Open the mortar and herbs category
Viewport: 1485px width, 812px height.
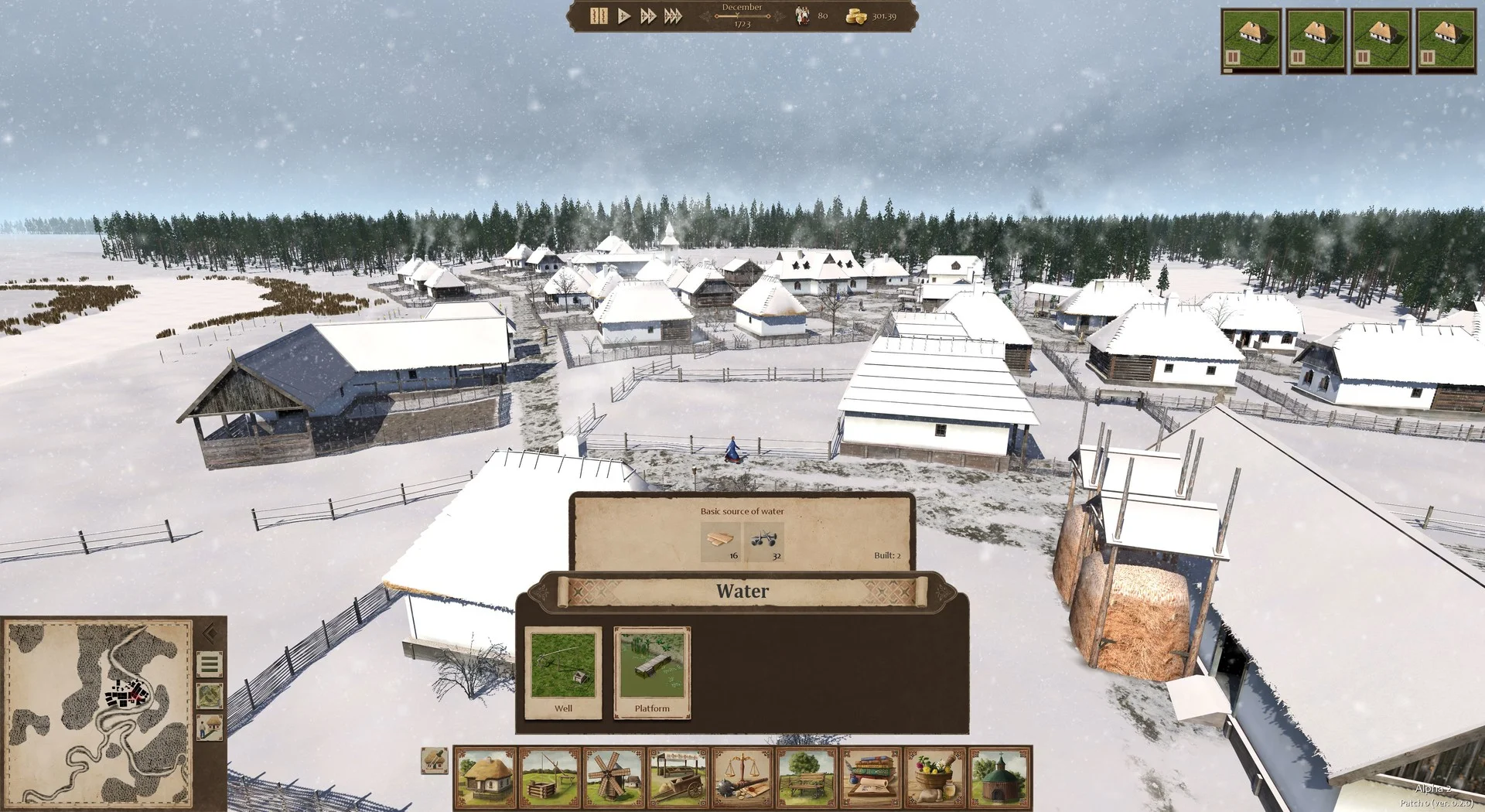click(x=936, y=777)
